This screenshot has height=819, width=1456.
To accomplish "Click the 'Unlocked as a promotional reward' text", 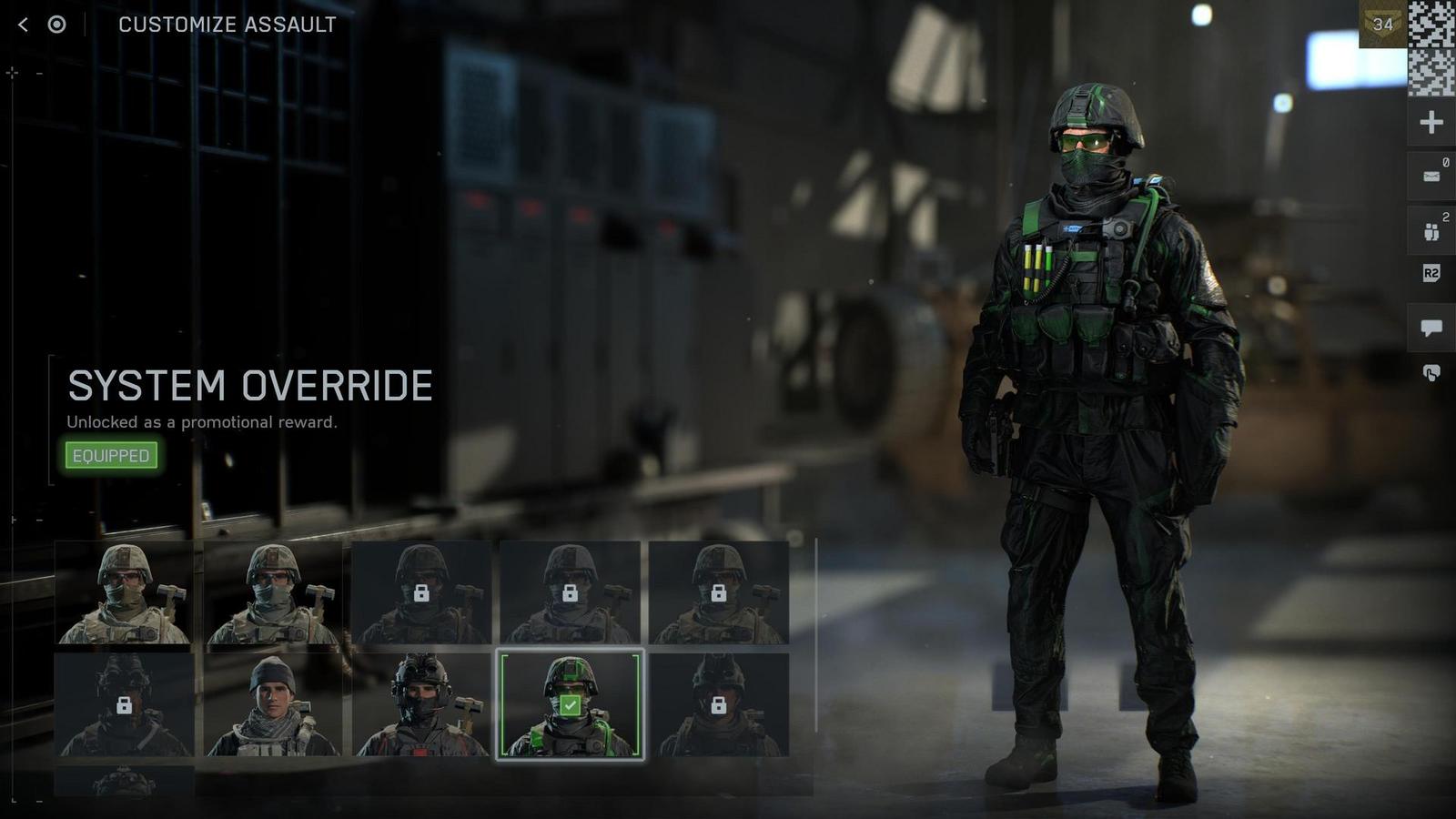I will click(x=201, y=421).
